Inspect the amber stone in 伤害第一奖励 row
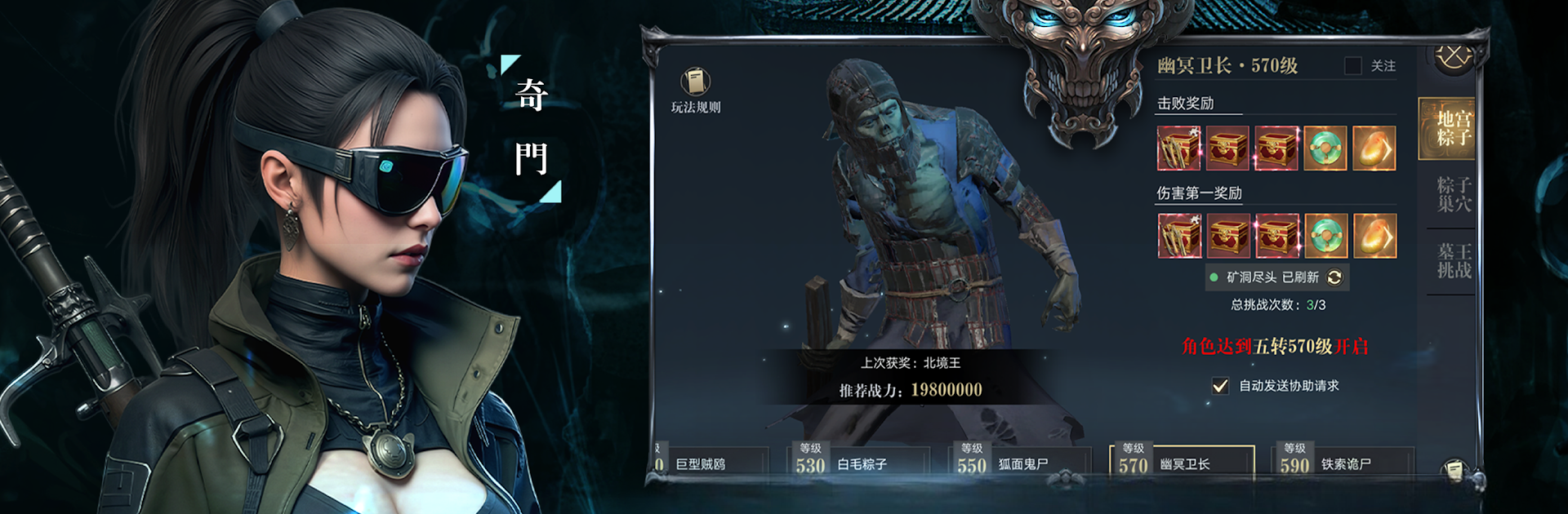This screenshot has height=514, width=1568. [1374, 236]
